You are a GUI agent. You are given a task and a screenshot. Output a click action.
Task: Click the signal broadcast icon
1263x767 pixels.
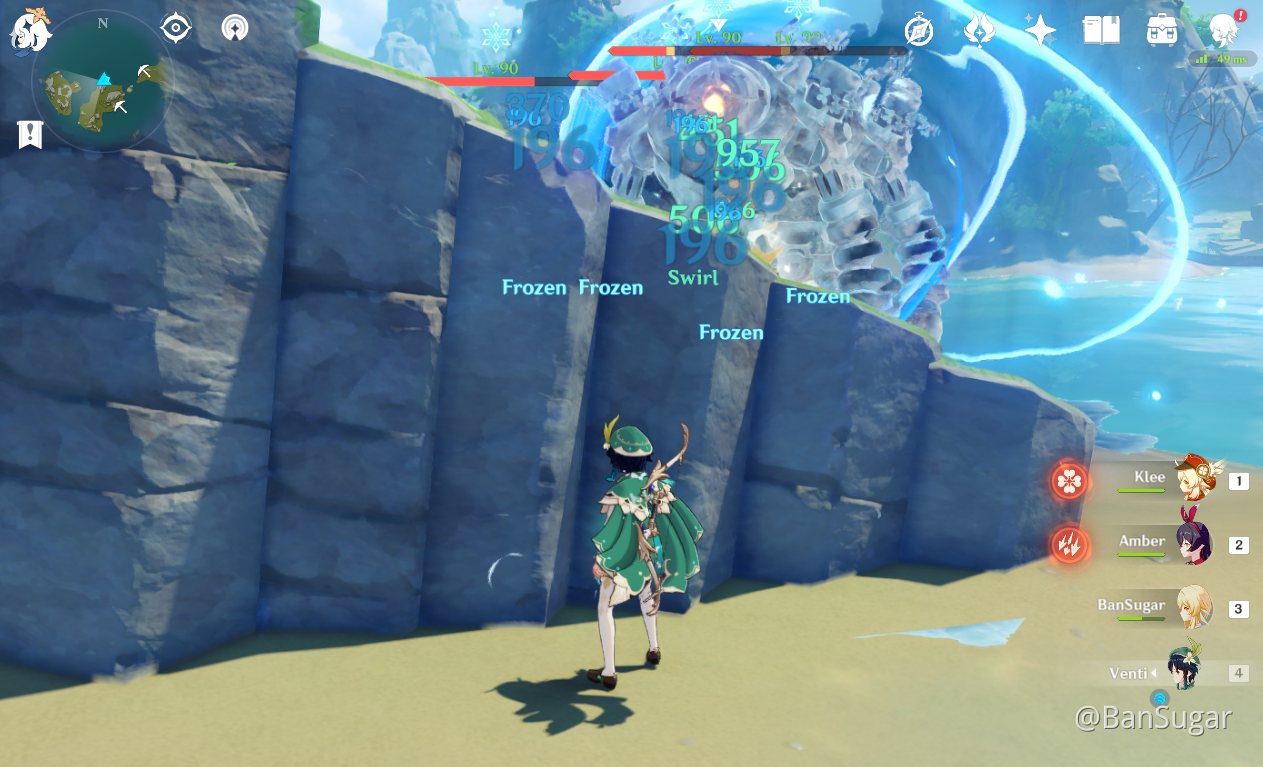click(235, 28)
